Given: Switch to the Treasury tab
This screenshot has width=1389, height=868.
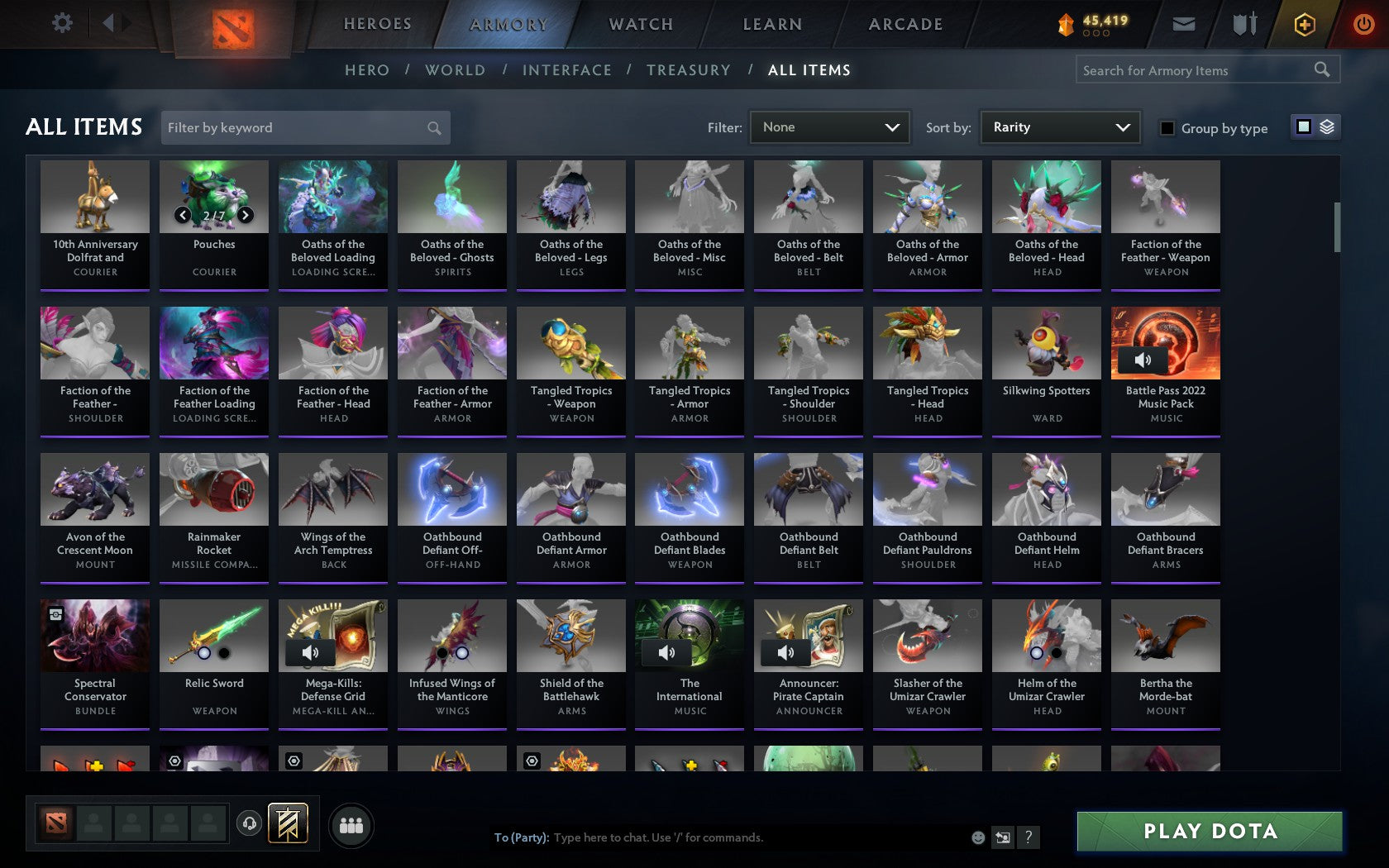Looking at the screenshot, I should [x=689, y=70].
